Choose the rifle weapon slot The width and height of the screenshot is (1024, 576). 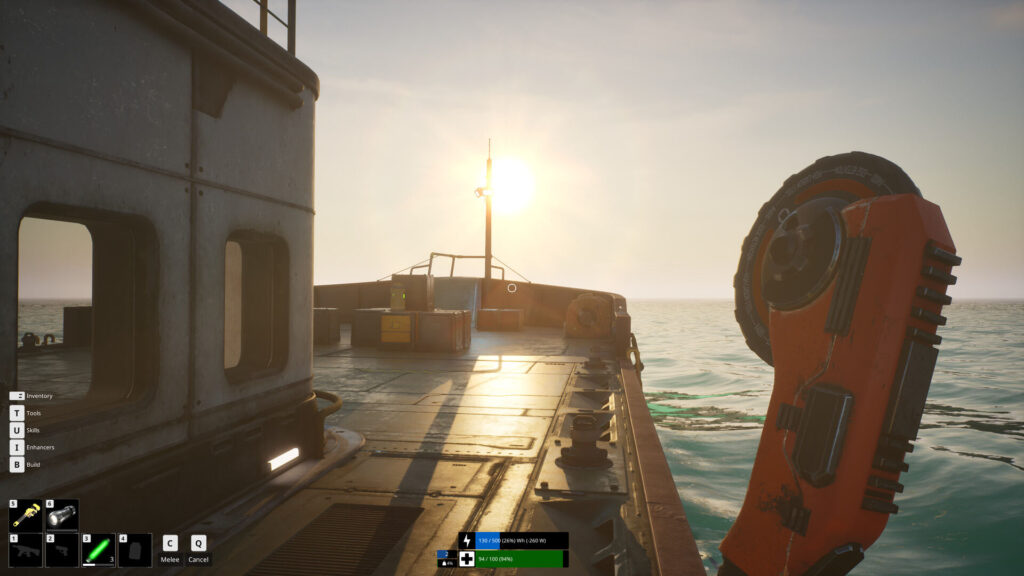[x=25, y=550]
